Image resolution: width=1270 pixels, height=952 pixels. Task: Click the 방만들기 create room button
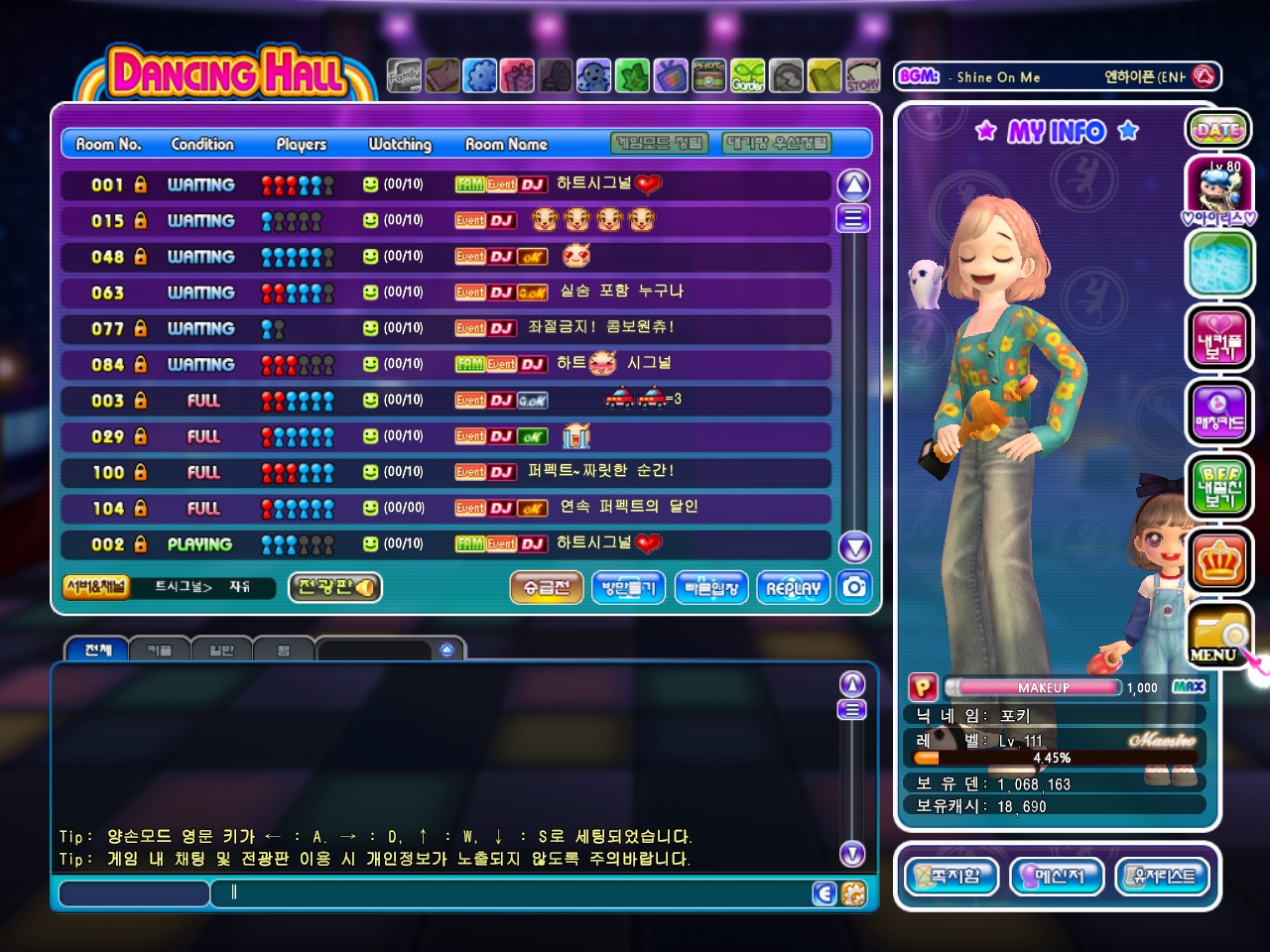point(628,587)
